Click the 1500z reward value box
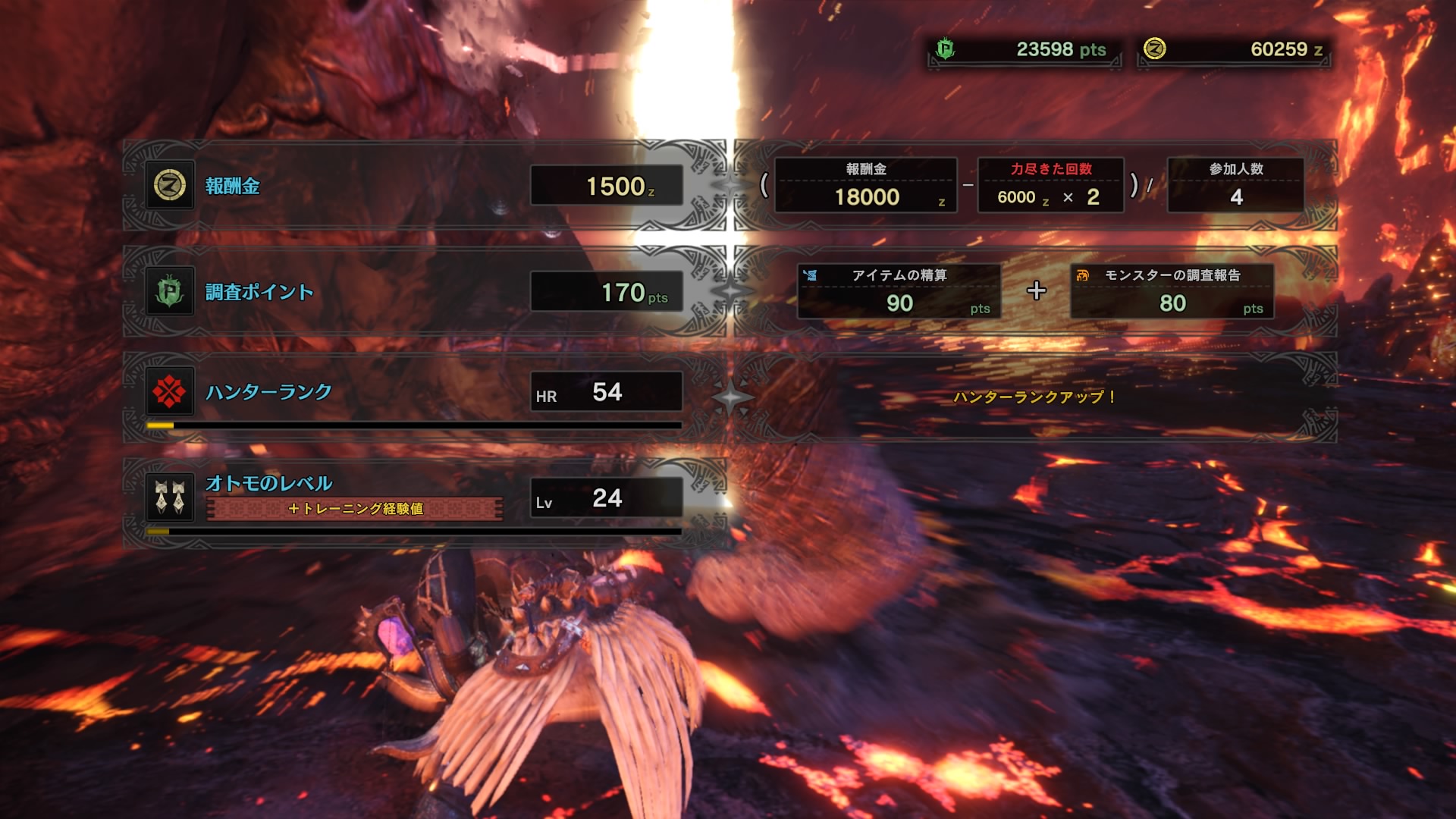Screen dimensions: 1456x819 coord(605,184)
